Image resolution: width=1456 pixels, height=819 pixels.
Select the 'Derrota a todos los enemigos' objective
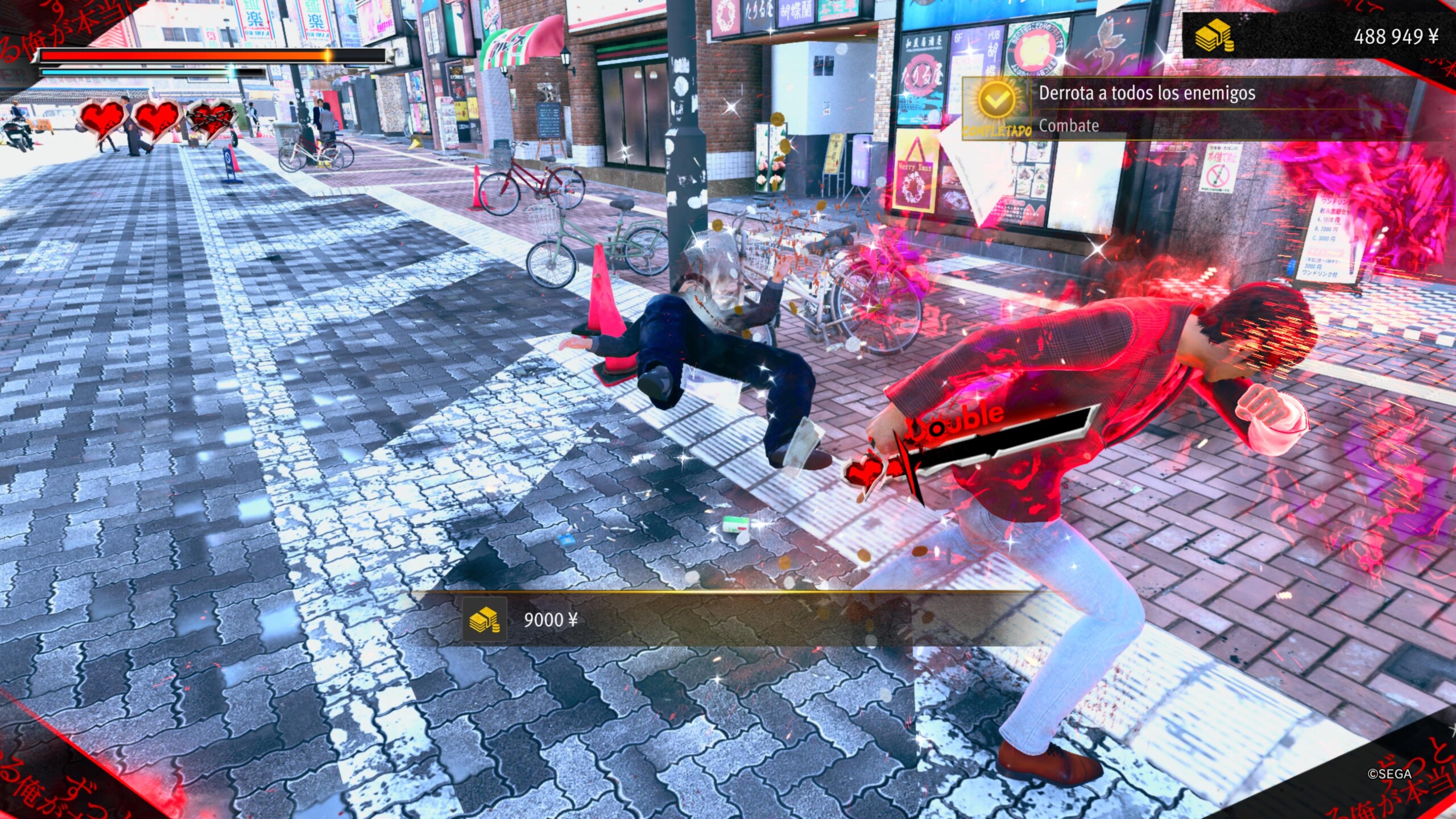pos(1146,93)
